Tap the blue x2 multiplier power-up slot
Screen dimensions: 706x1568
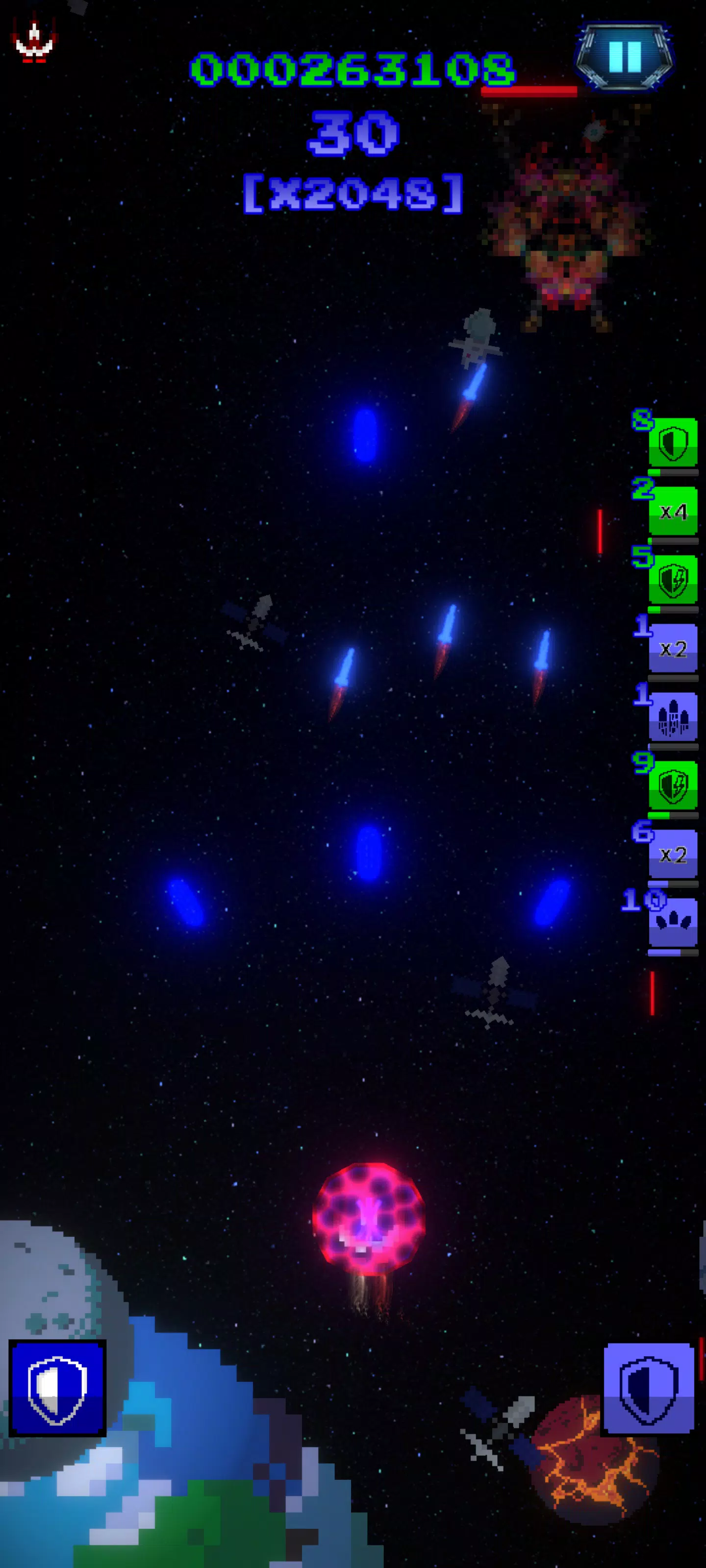click(673, 649)
